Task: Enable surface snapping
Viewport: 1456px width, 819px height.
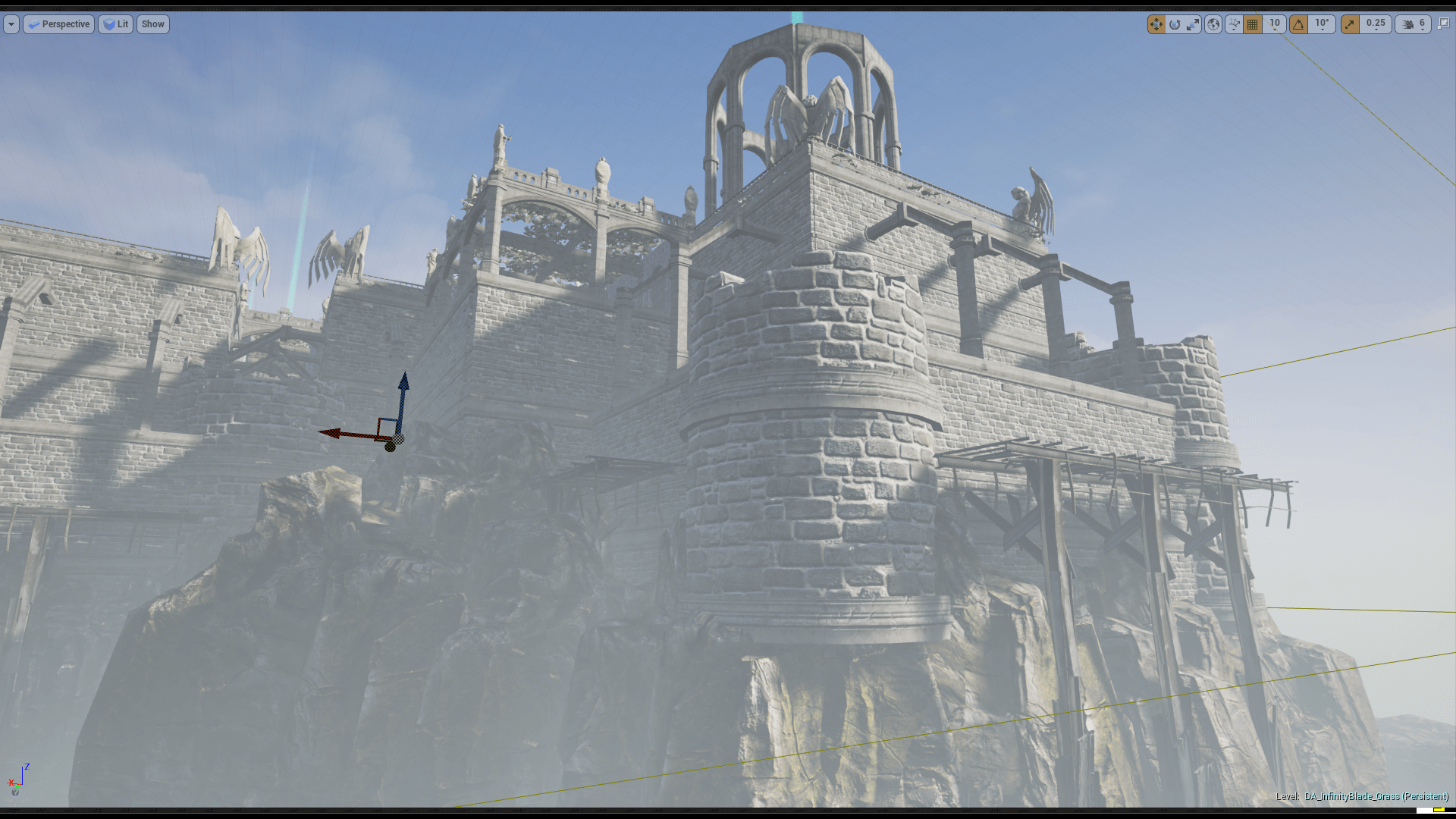Action: tap(1233, 24)
